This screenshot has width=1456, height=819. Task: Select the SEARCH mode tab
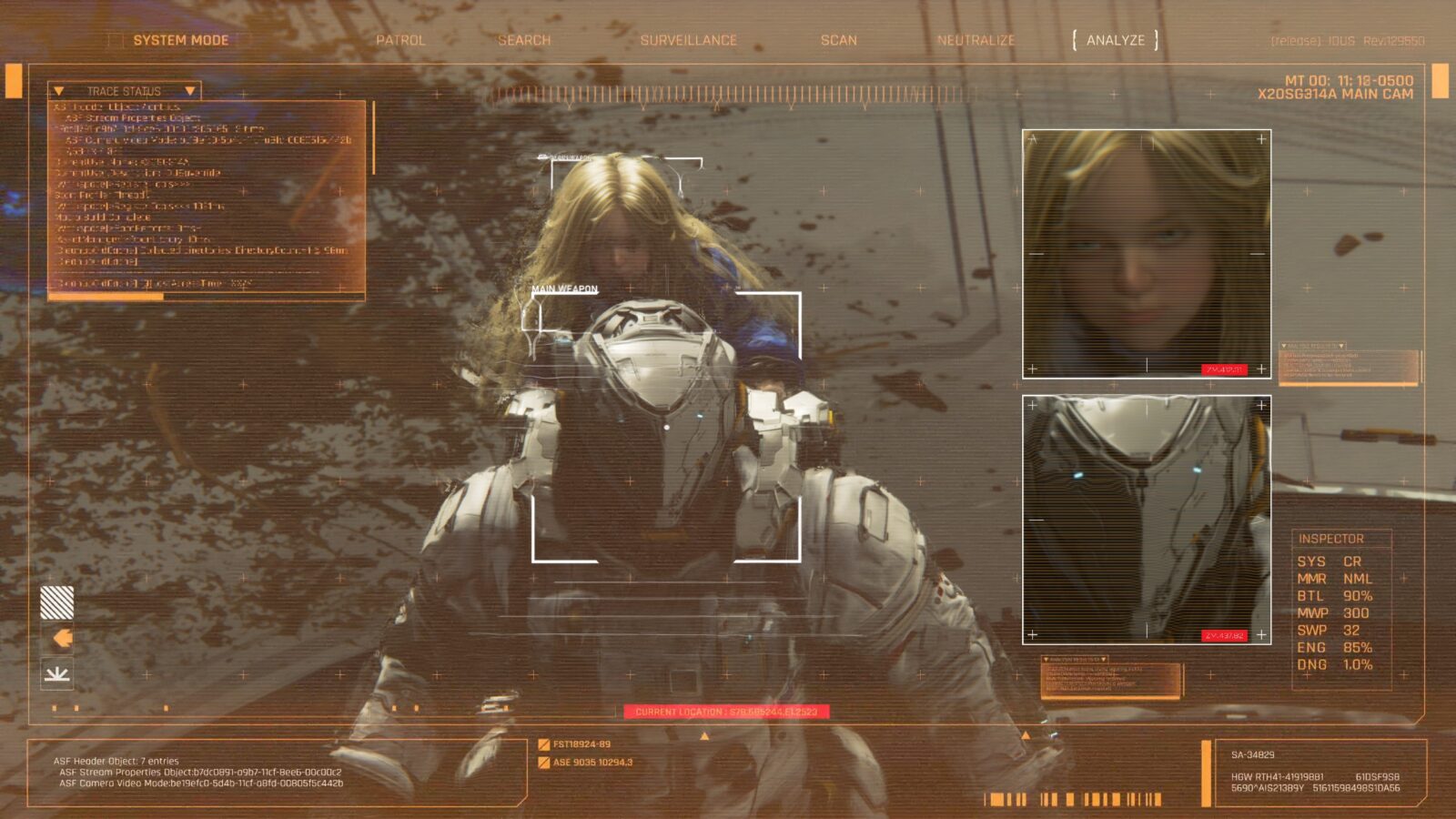pyautogui.click(x=524, y=40)
